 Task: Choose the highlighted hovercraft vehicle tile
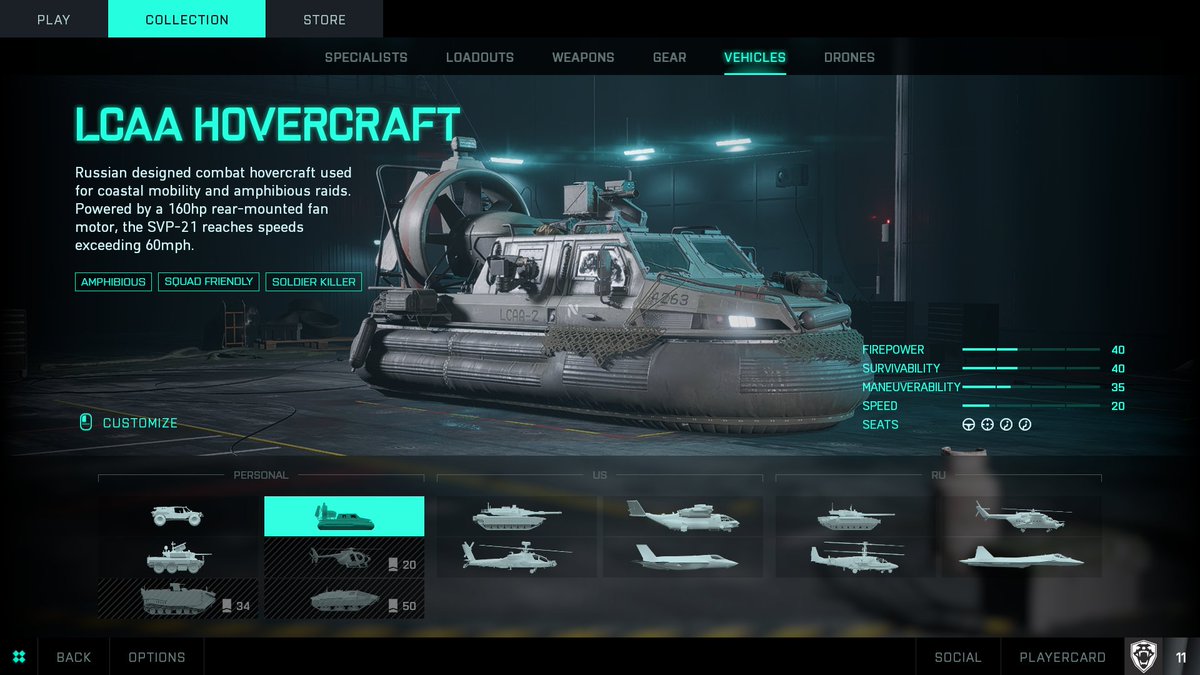(x=343, y=516)
